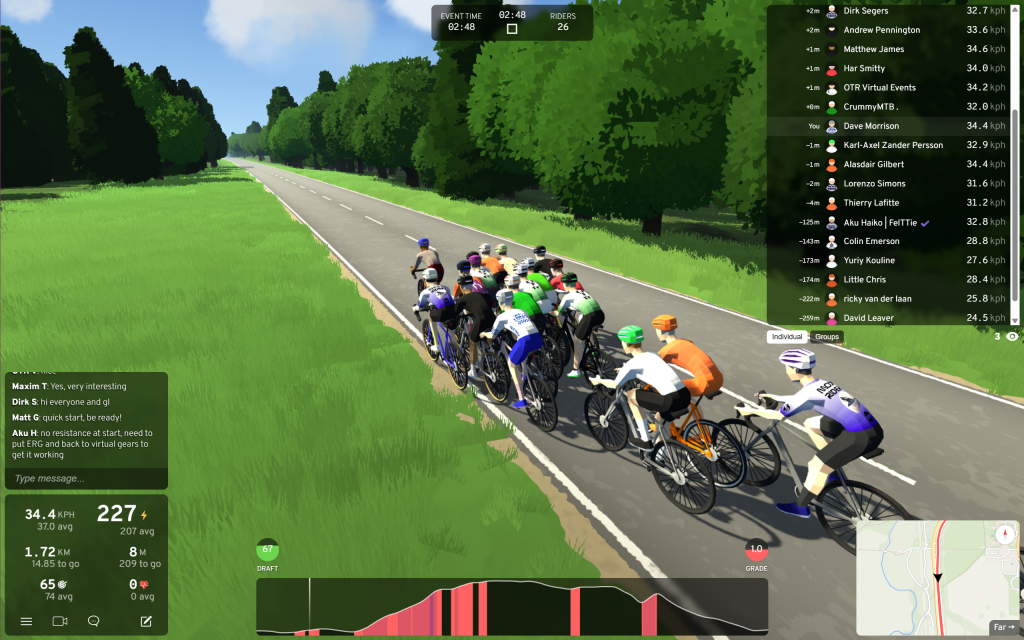Screen dimensions: 1024x640
Task: Click the elevation profile graph
Action: pyautogui.click(x=512, y=606)
